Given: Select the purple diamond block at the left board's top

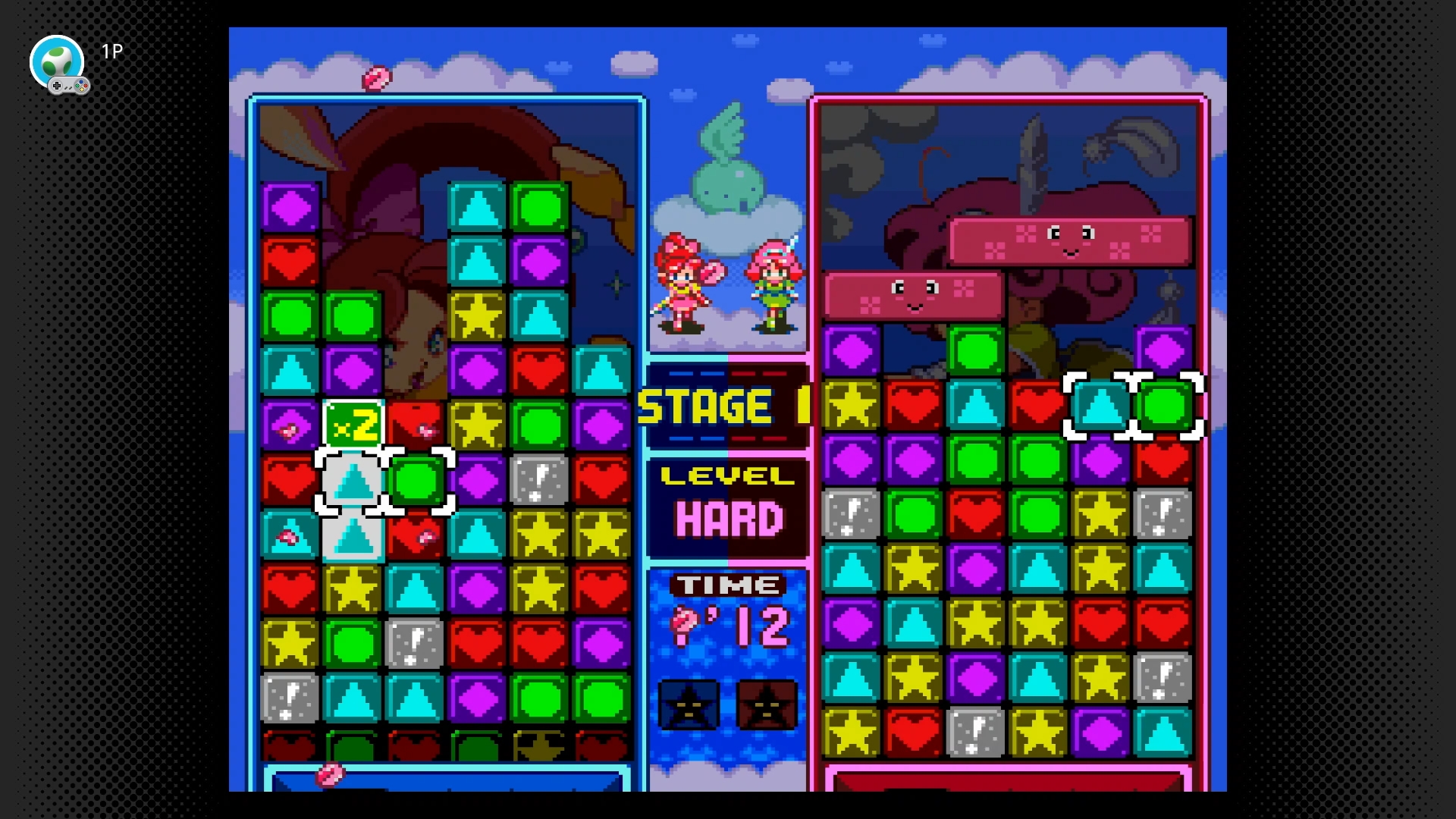Looking at the screenshot, I should 290,209.
